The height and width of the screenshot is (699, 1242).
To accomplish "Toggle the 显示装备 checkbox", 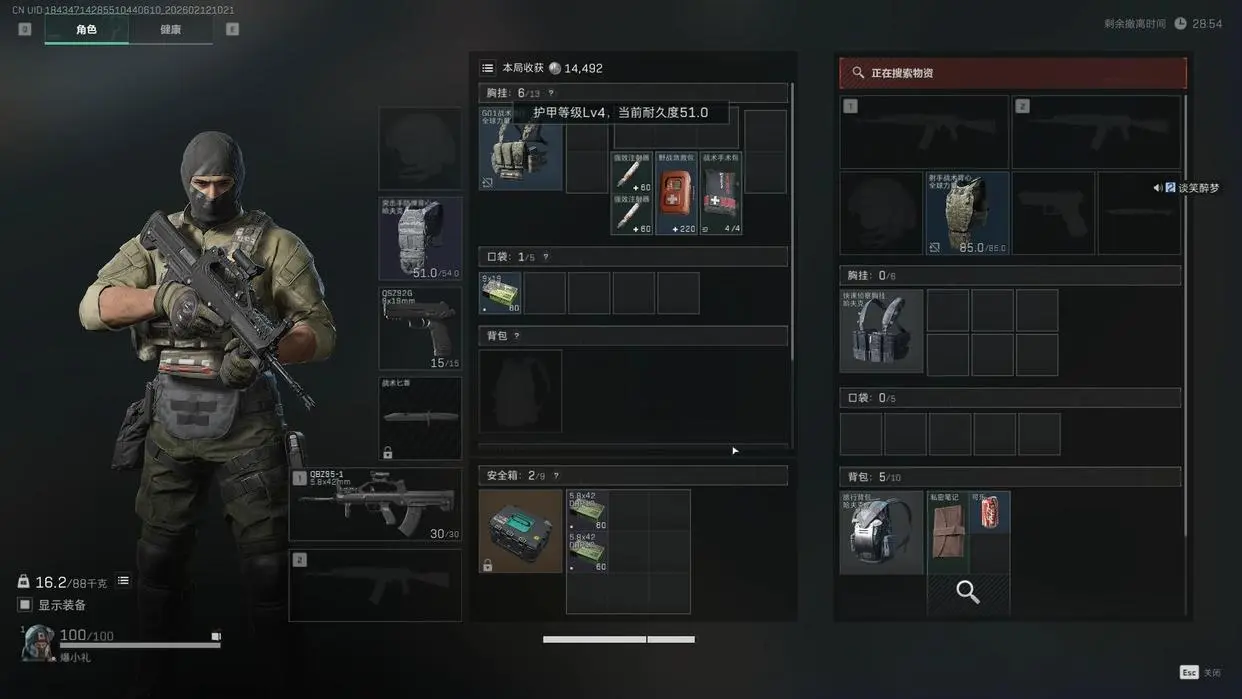I will (x=25, y=605).
